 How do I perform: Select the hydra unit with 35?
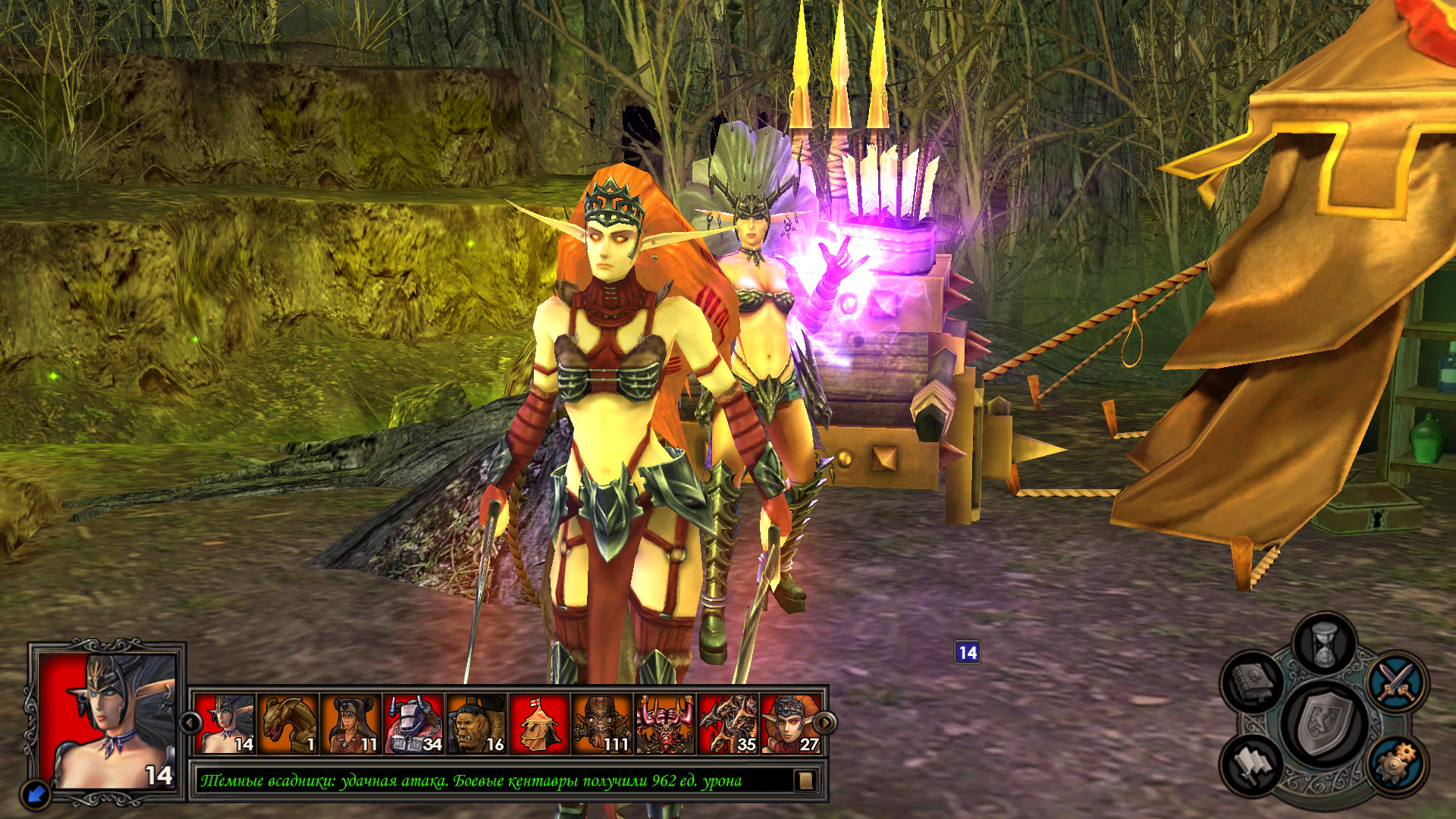(x=729, y=724)
